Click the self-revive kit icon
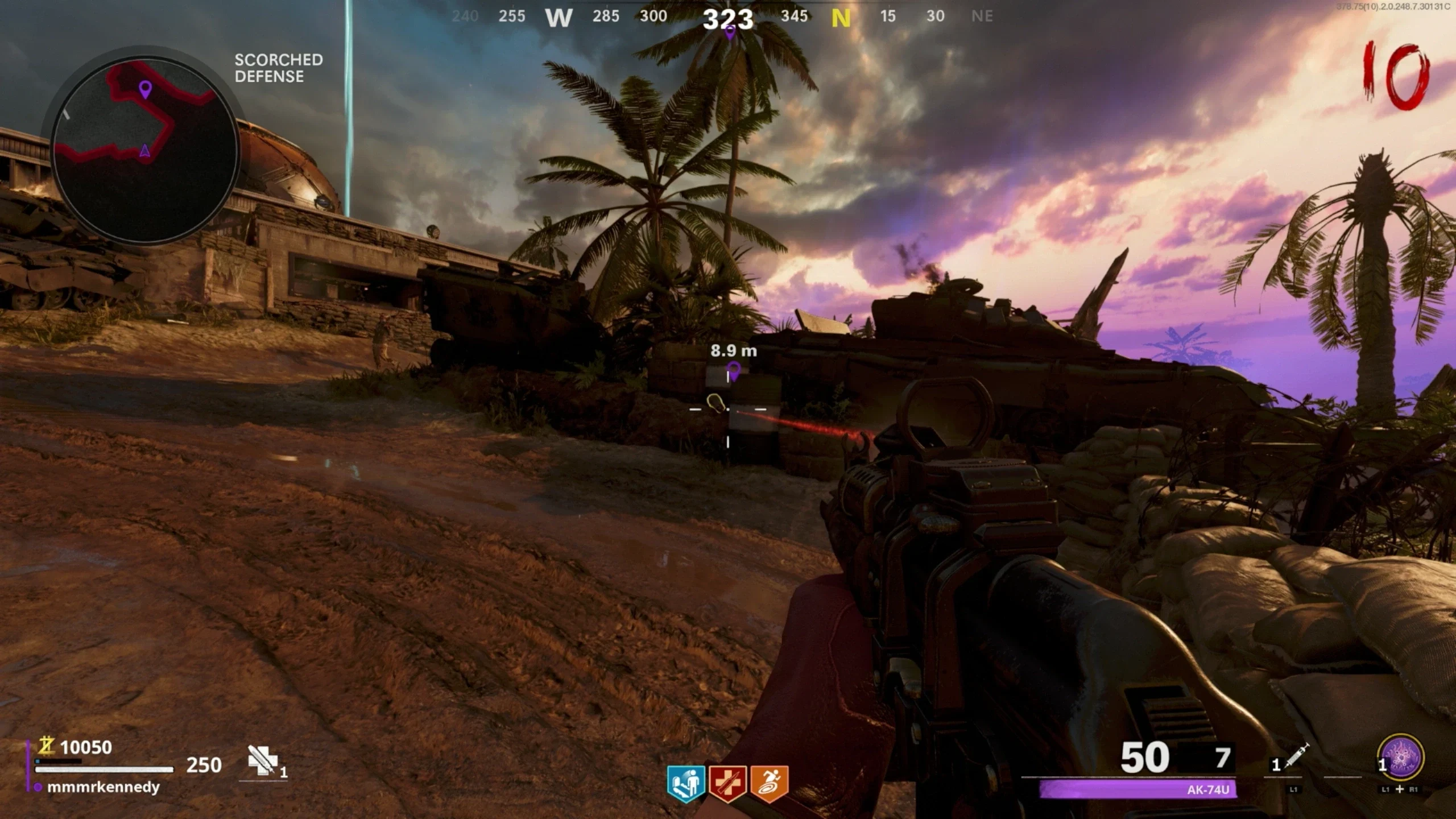 click(263, 761)
